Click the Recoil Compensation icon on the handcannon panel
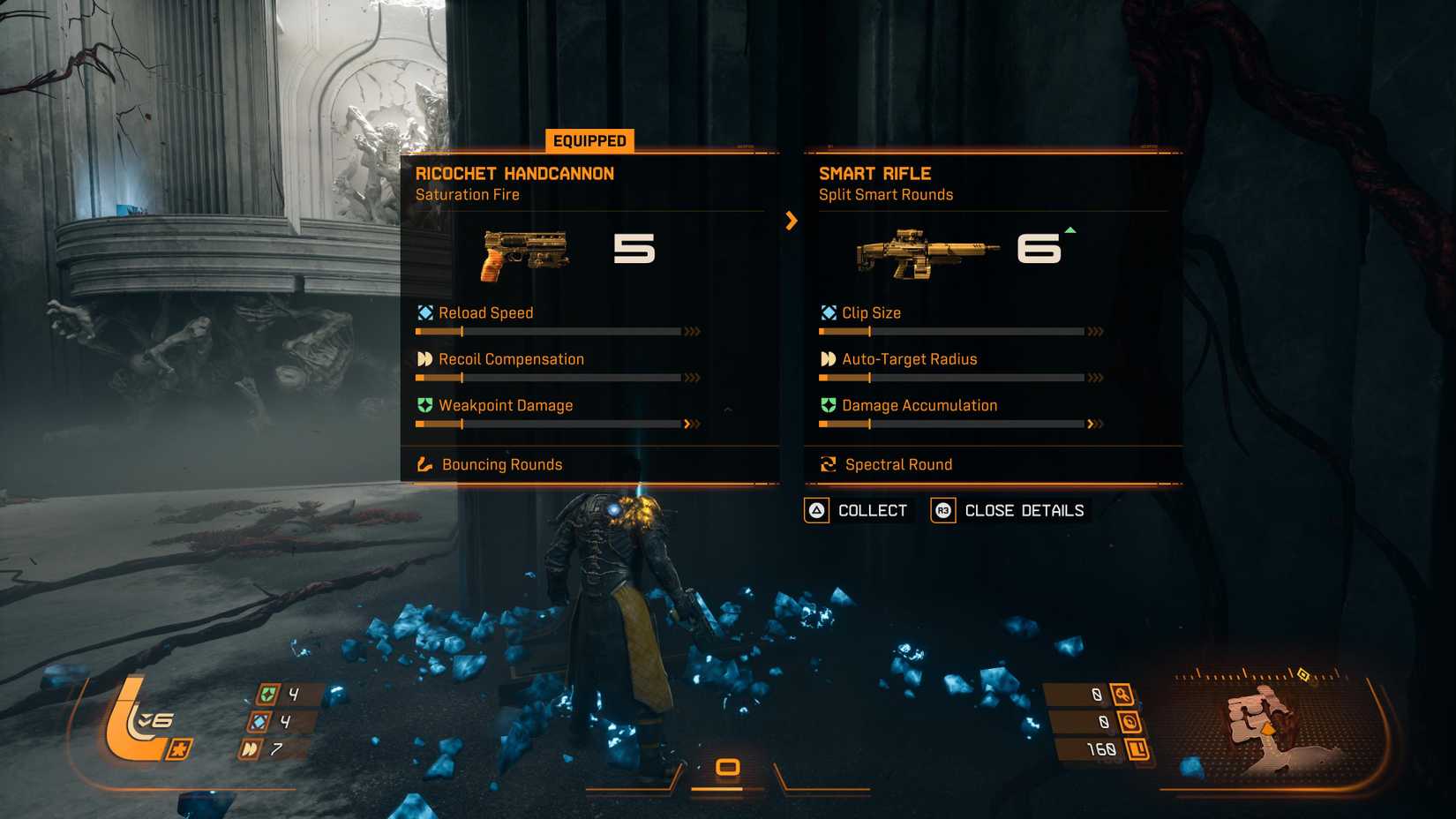 click(426, 358)
